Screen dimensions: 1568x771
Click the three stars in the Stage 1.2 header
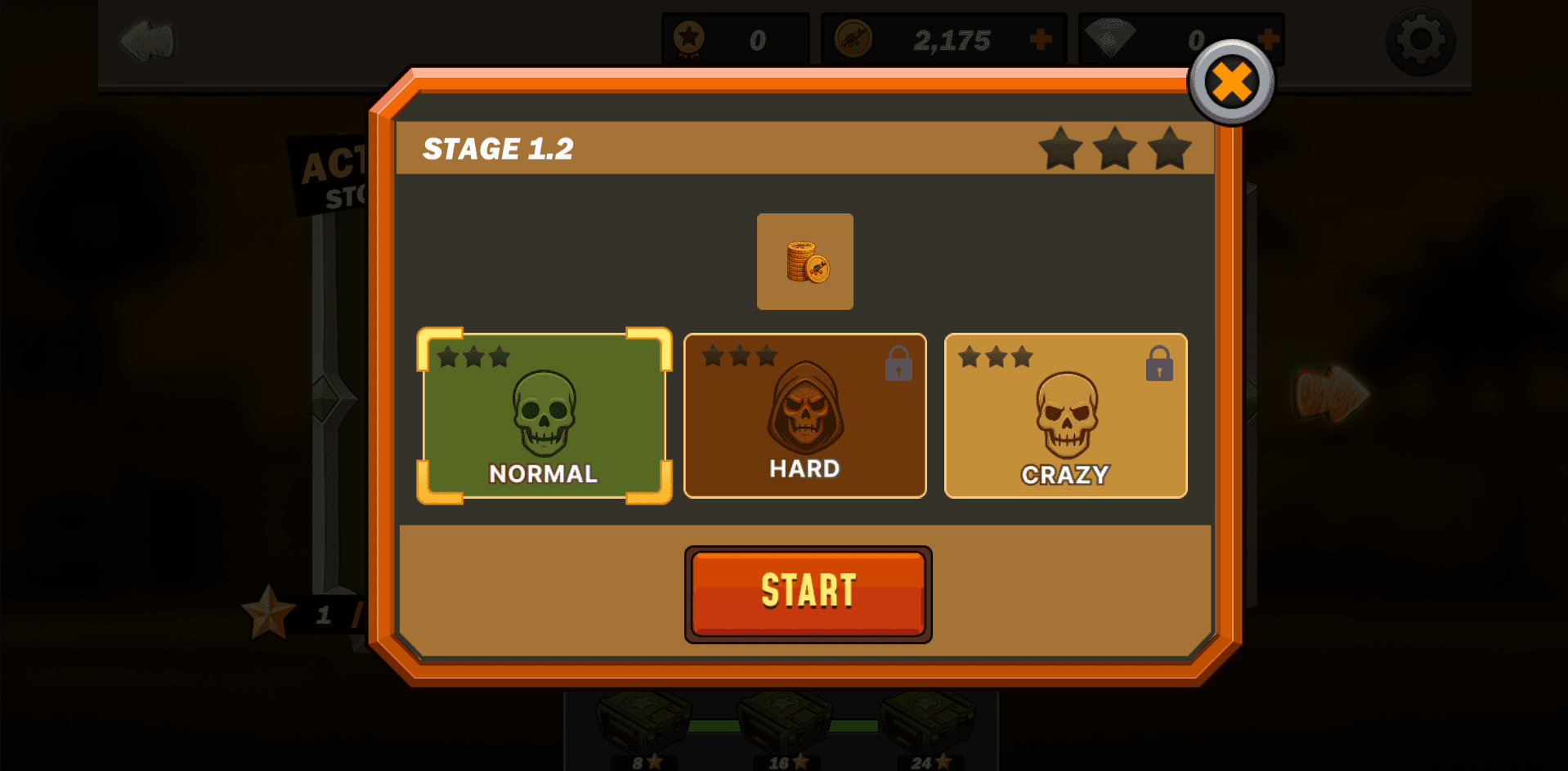click(x=1116, y=150)
